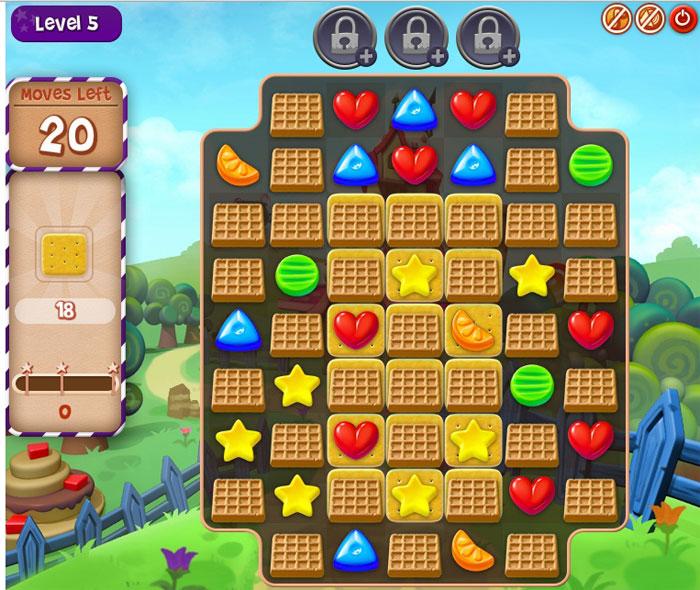700x590 pixels.
Task: Choose the red heart between two blue triangles
Action: point(414,164)
